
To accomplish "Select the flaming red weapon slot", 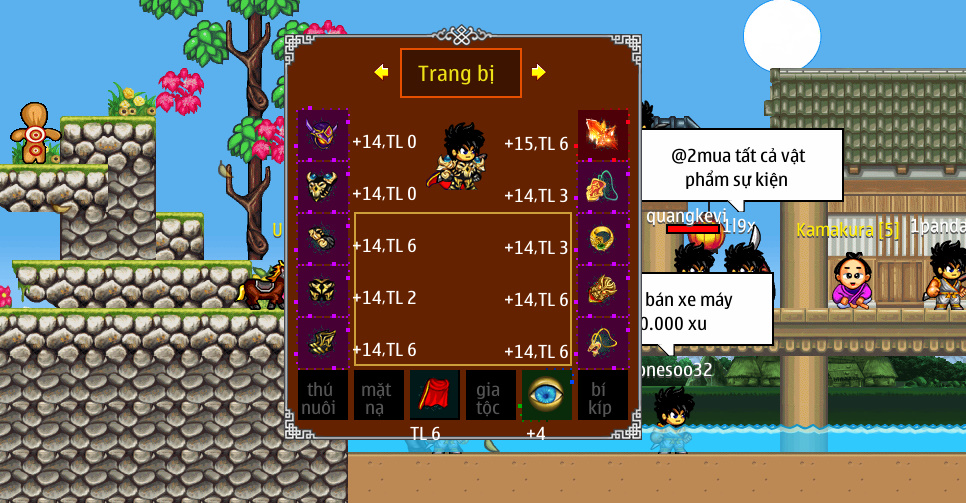I will coord(603,135).
